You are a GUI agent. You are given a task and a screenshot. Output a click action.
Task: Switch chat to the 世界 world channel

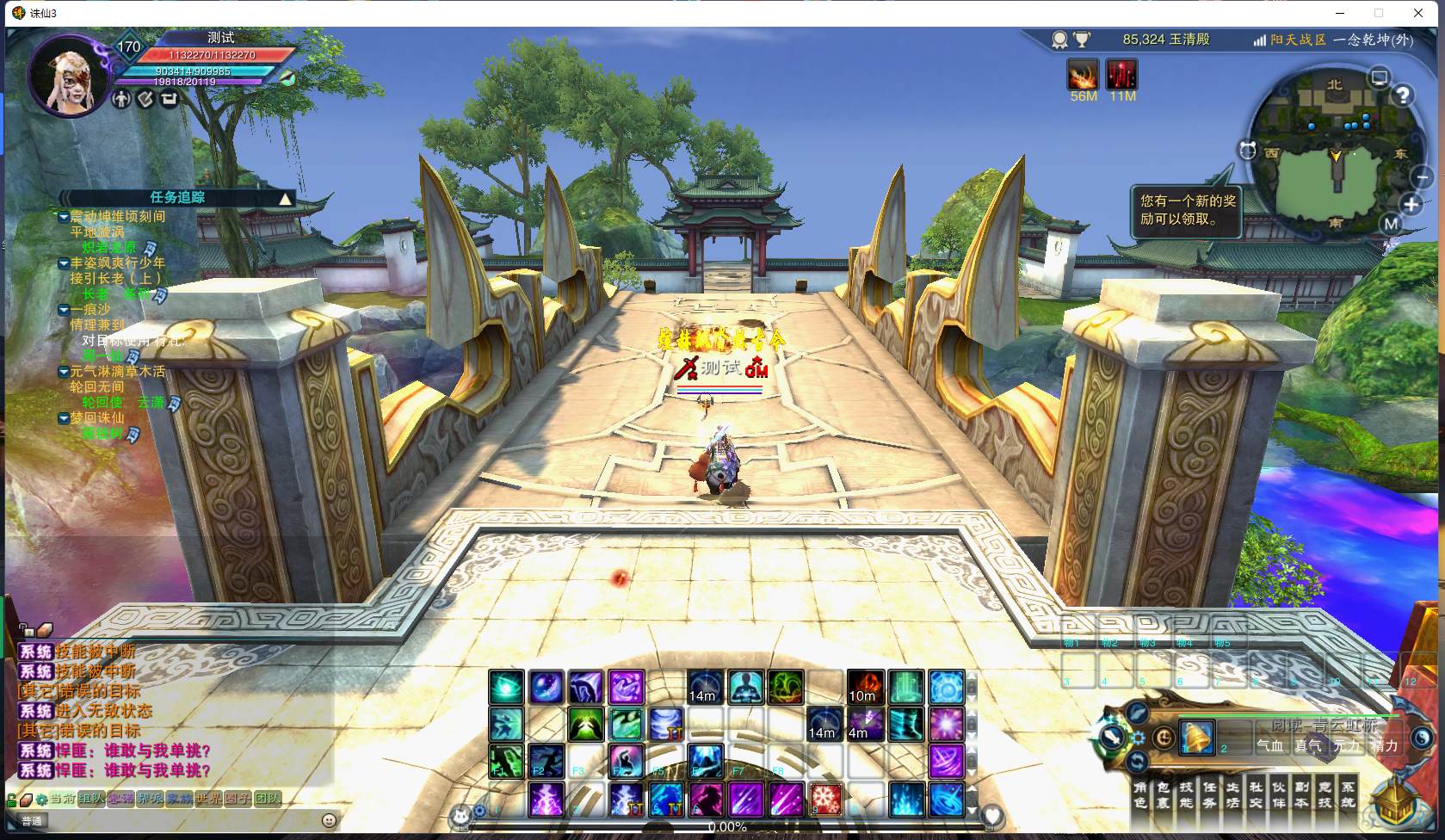pos(208,799)
